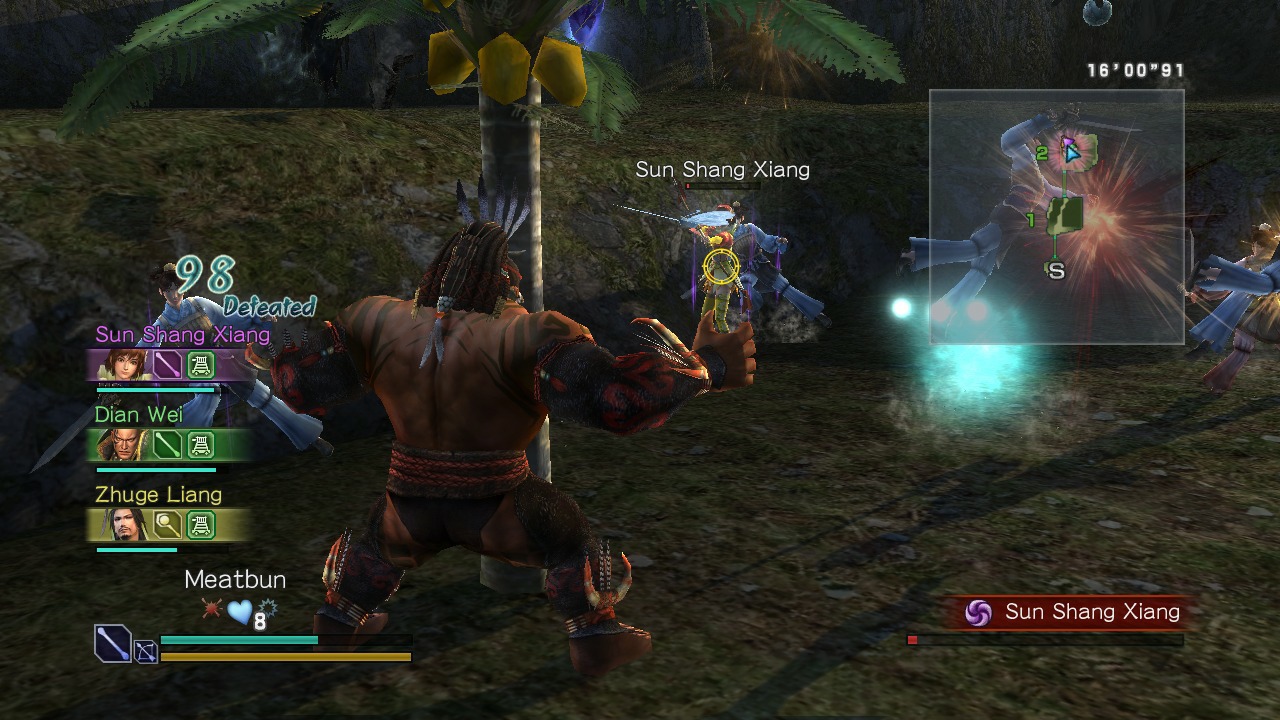Click objective marker 2 on the minimap
The width and height of the screenshot is (1280, 720).
coord(1043,152)
